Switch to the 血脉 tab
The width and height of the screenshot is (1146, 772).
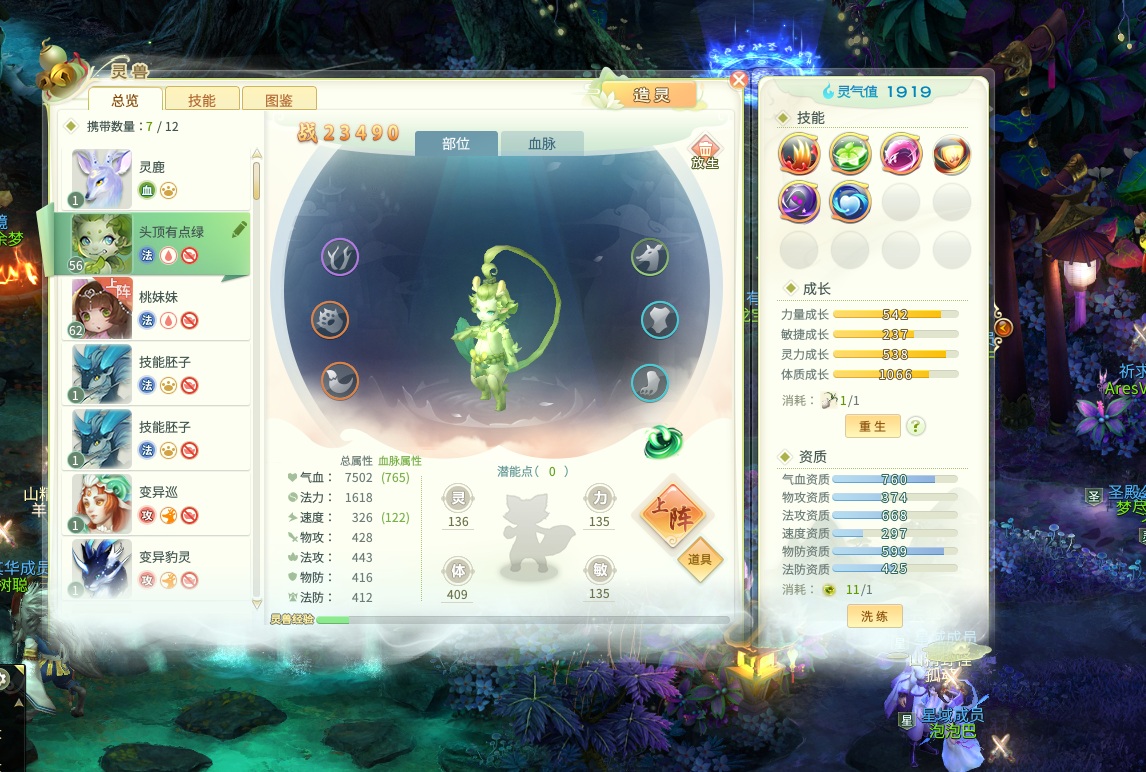[x=541, y=144]
